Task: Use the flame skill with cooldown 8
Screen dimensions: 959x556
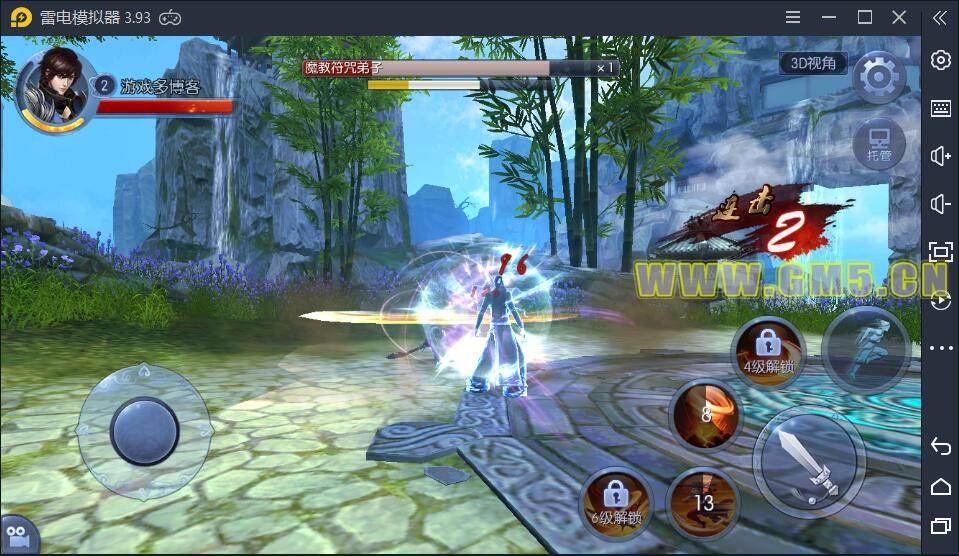Action: click(x=707, y=414)
